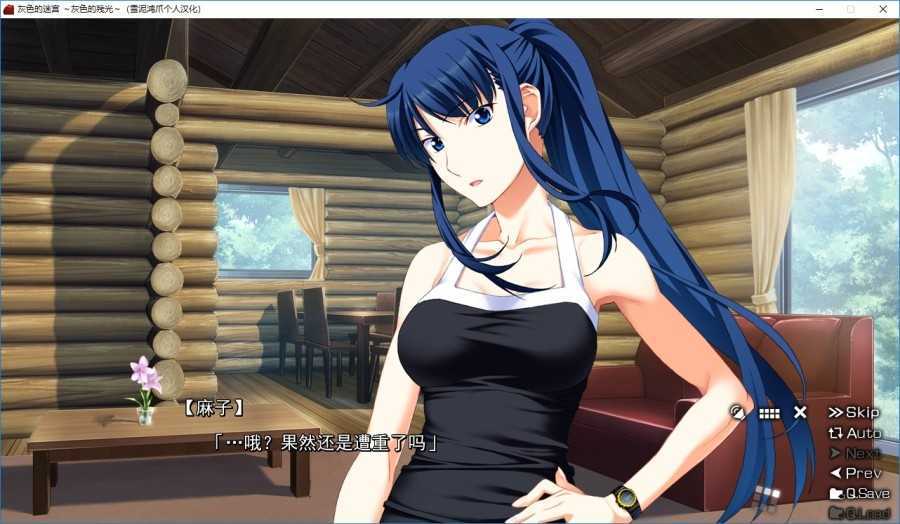The height and width of the screenshot is (524, 900).
Task: Quick load with the Q.Load button
Action: (858, 513)
